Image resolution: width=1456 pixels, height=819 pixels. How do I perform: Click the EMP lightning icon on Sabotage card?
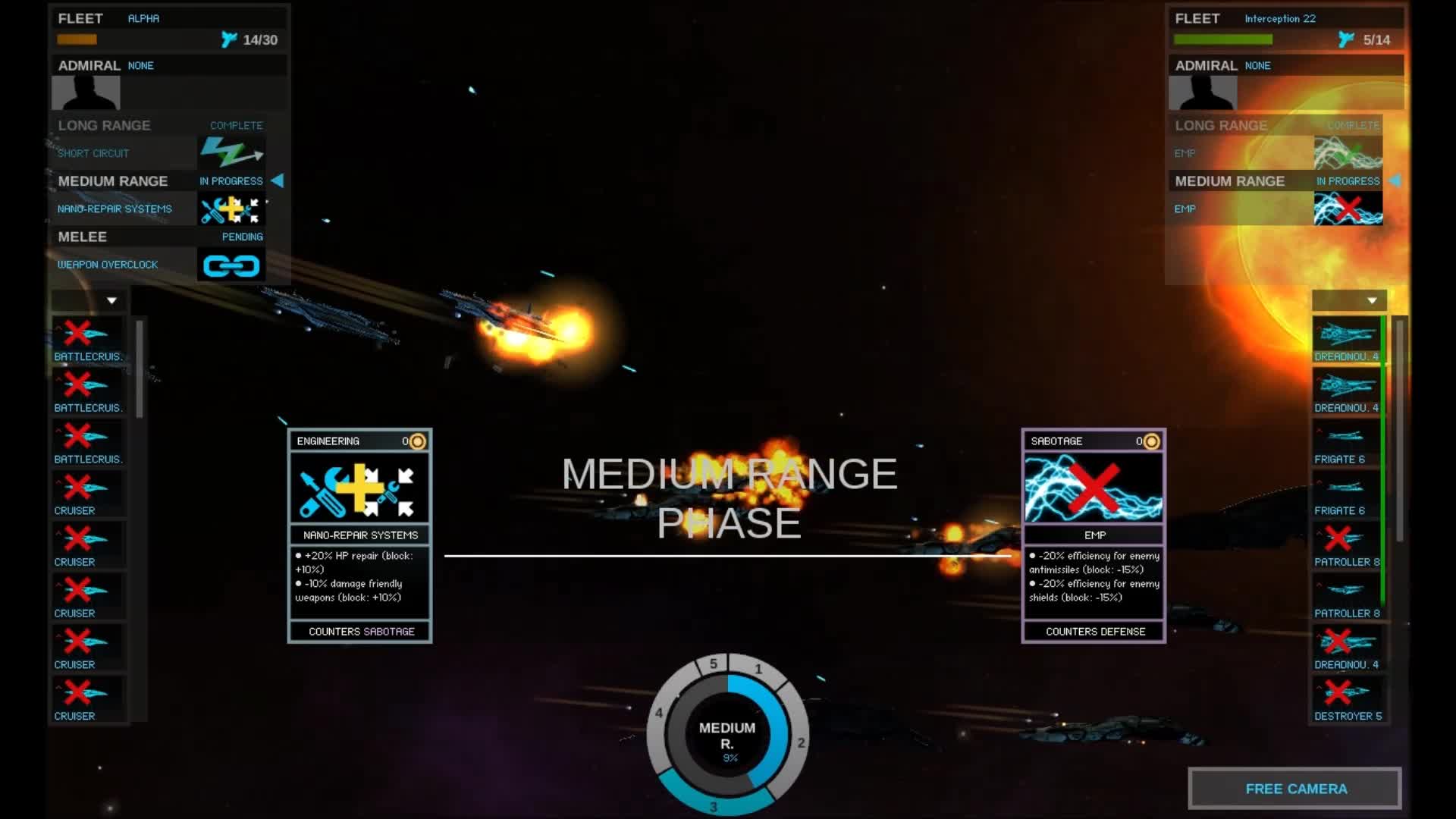tap(1094, 485)
